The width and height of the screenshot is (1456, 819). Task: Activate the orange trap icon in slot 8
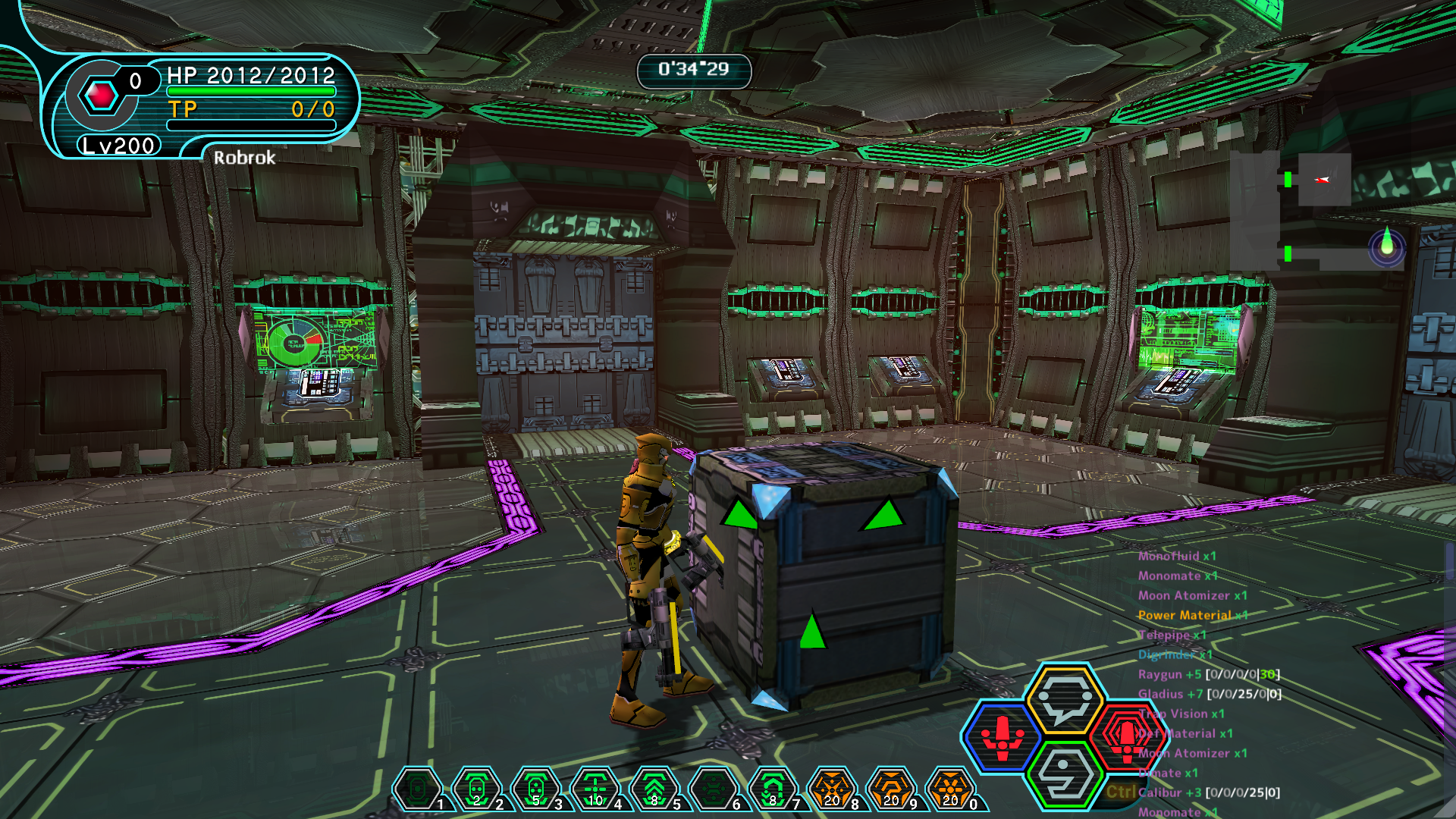[x=832, y=789]
